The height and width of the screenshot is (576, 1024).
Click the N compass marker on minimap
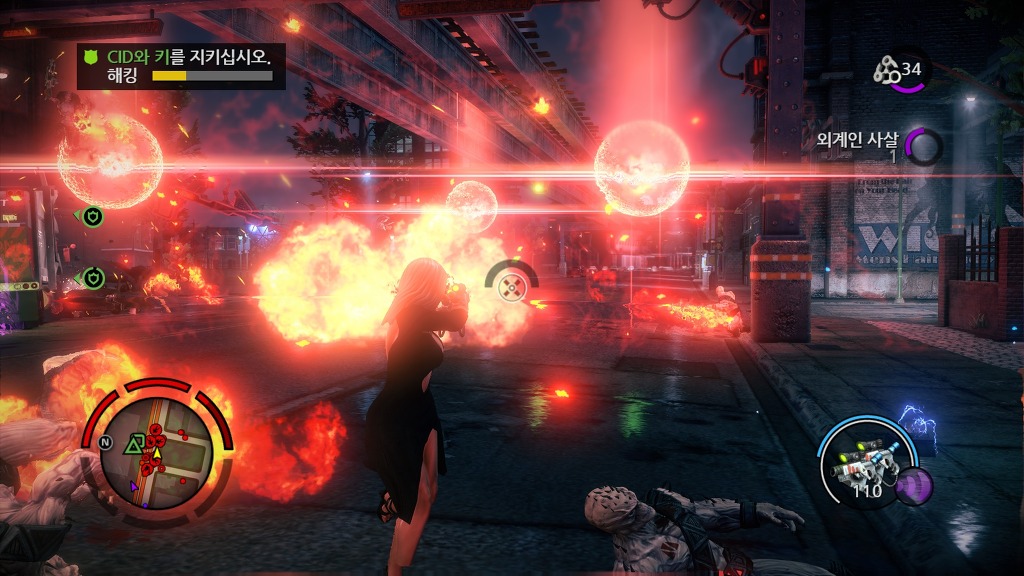click(105, 443)
